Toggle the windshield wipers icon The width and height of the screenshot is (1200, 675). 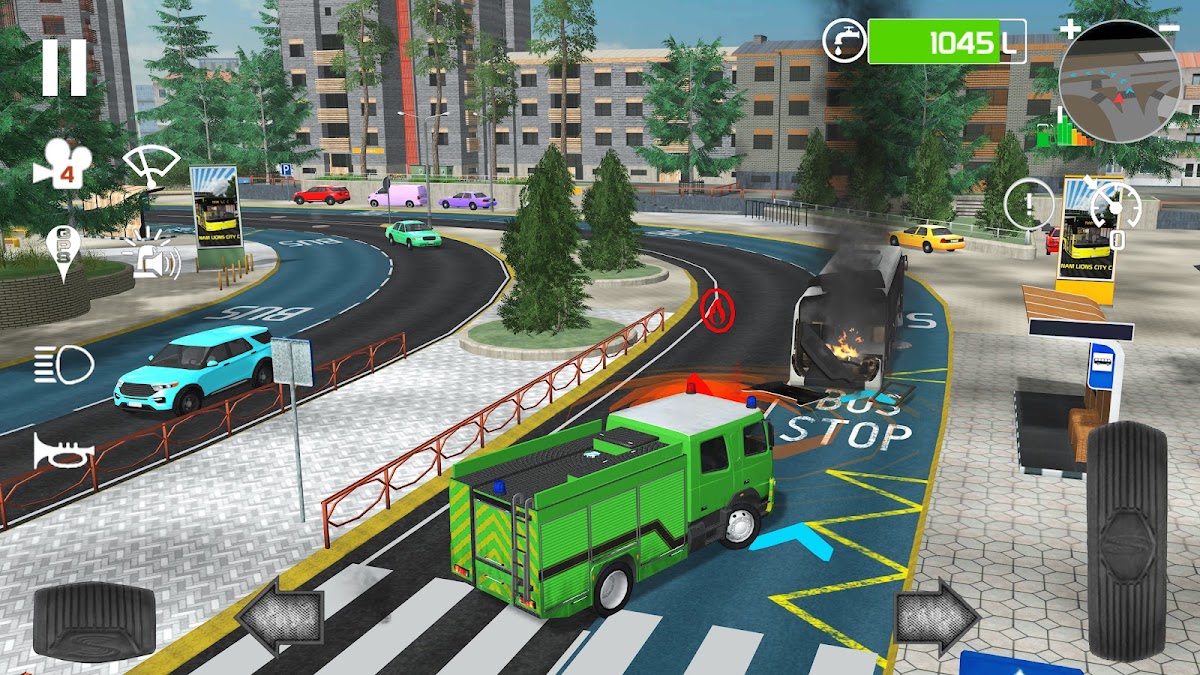click(x=152, y=165)
